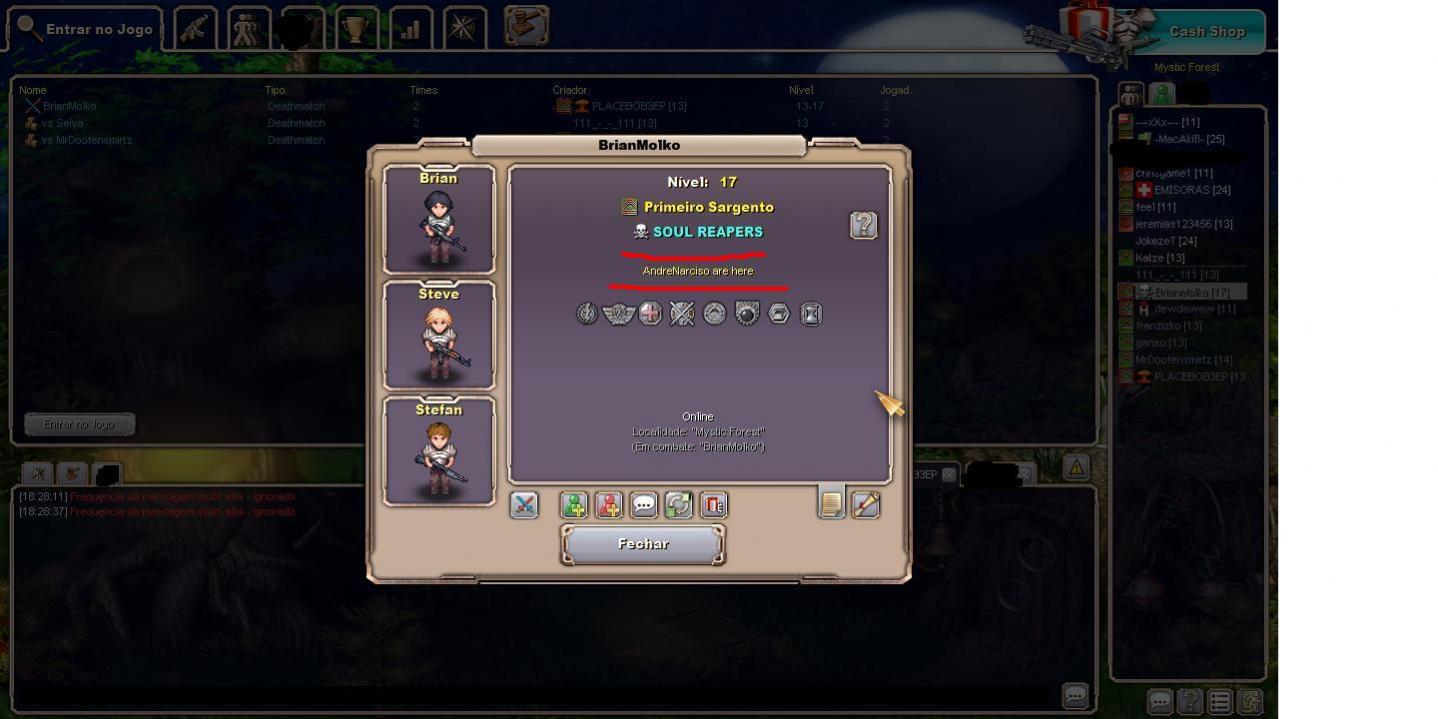This screenshot has width=1438, height=719.
Task: Click the red person ignore button
Action: click(x=609, y=505)
